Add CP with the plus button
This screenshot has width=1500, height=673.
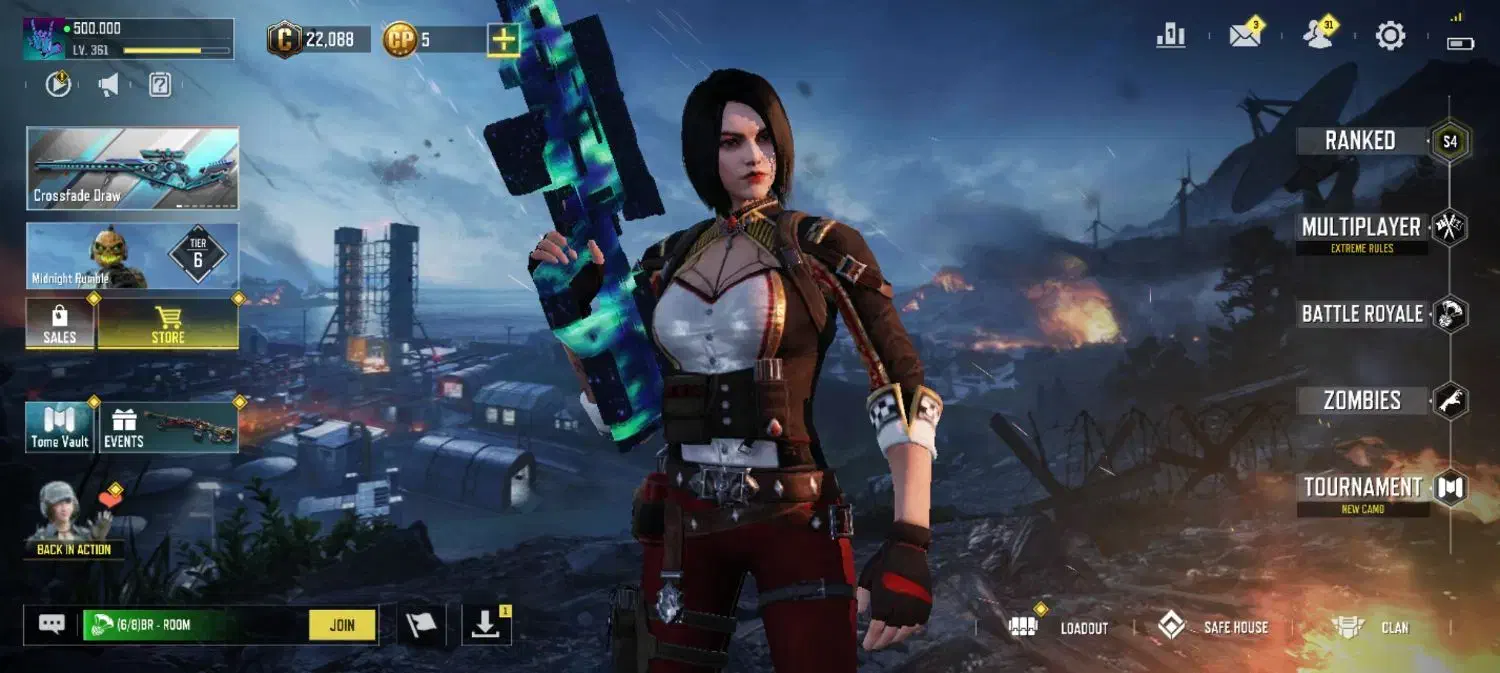point(503,40)
